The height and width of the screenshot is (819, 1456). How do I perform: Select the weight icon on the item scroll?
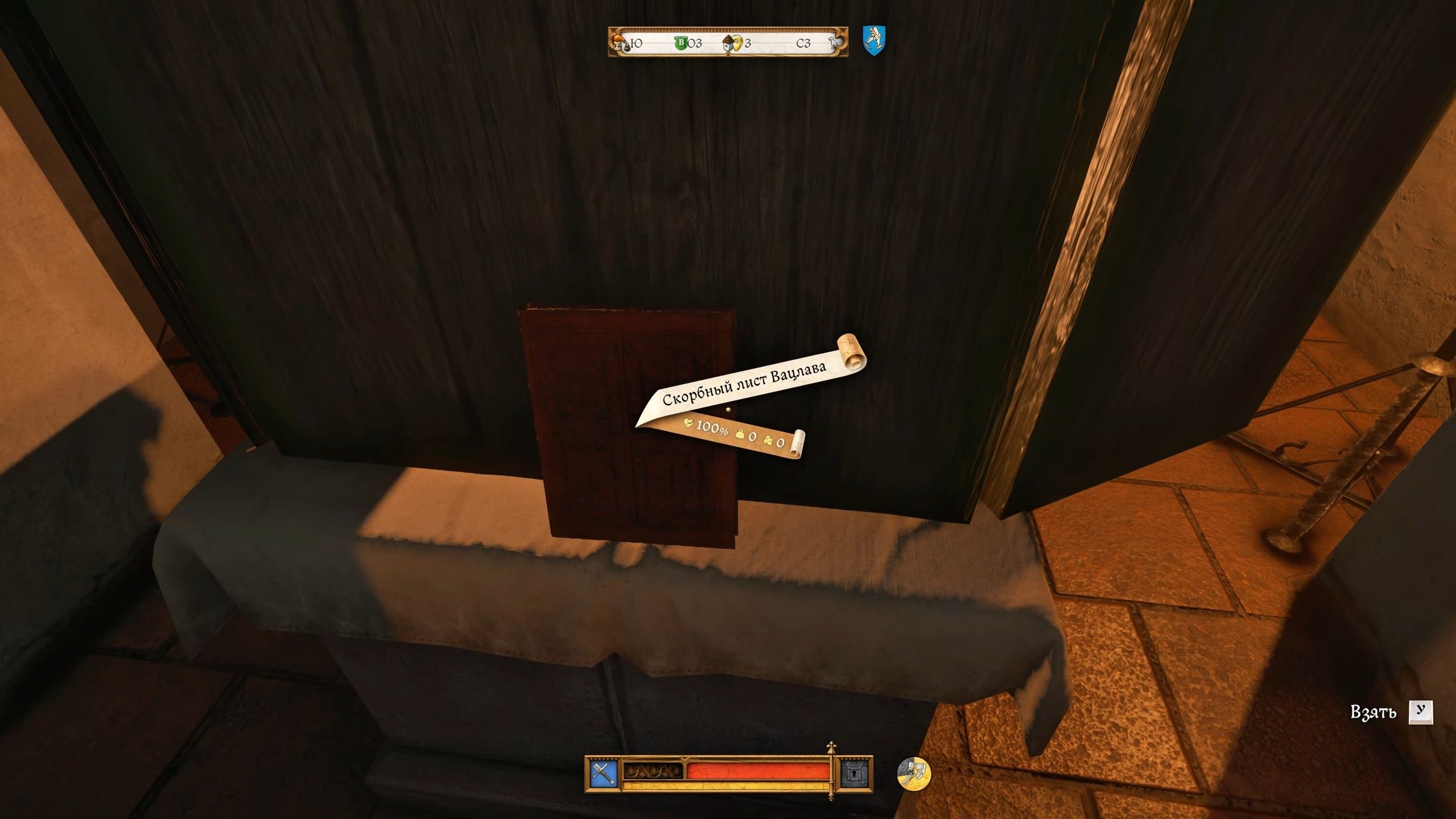point(740,435)
